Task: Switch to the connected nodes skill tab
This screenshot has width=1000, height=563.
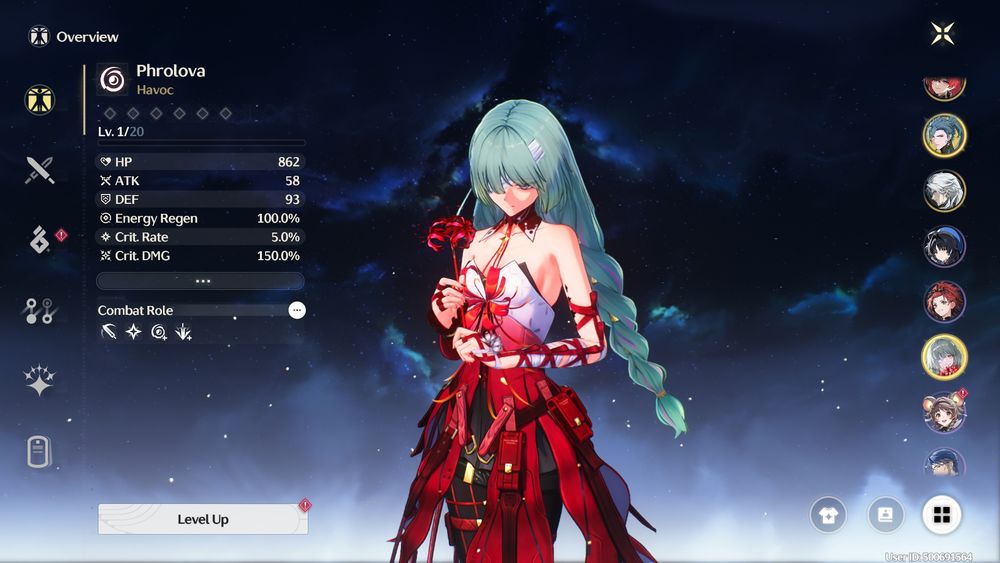Action: point(40,311)
